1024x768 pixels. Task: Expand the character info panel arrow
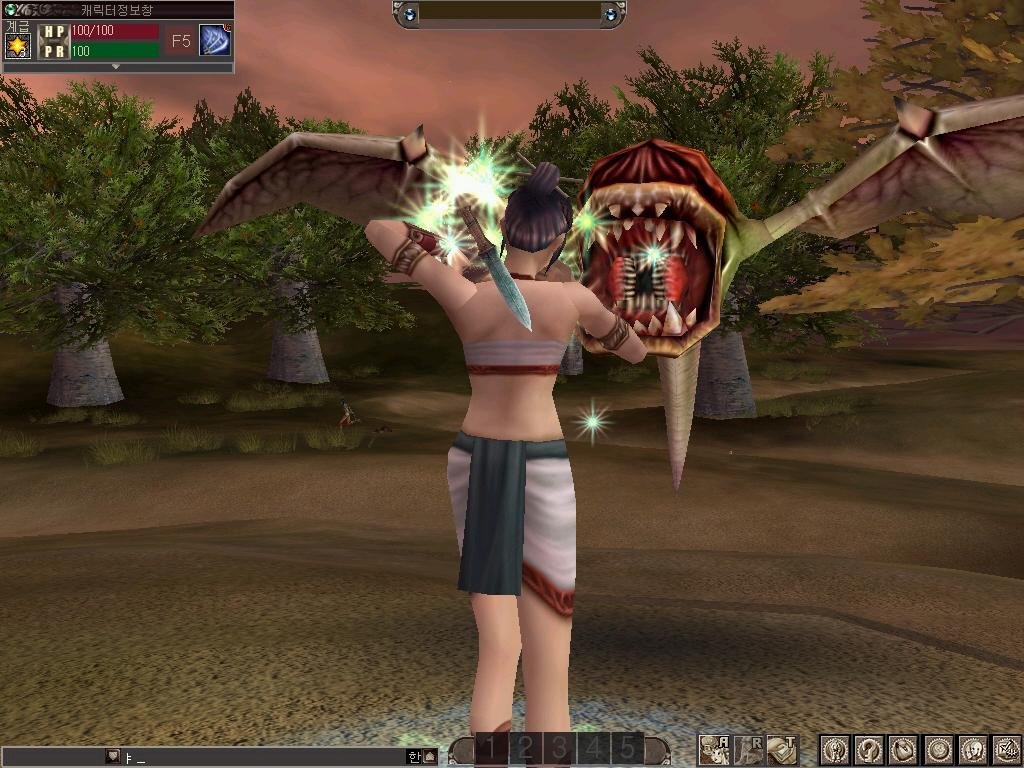[116, 67]
